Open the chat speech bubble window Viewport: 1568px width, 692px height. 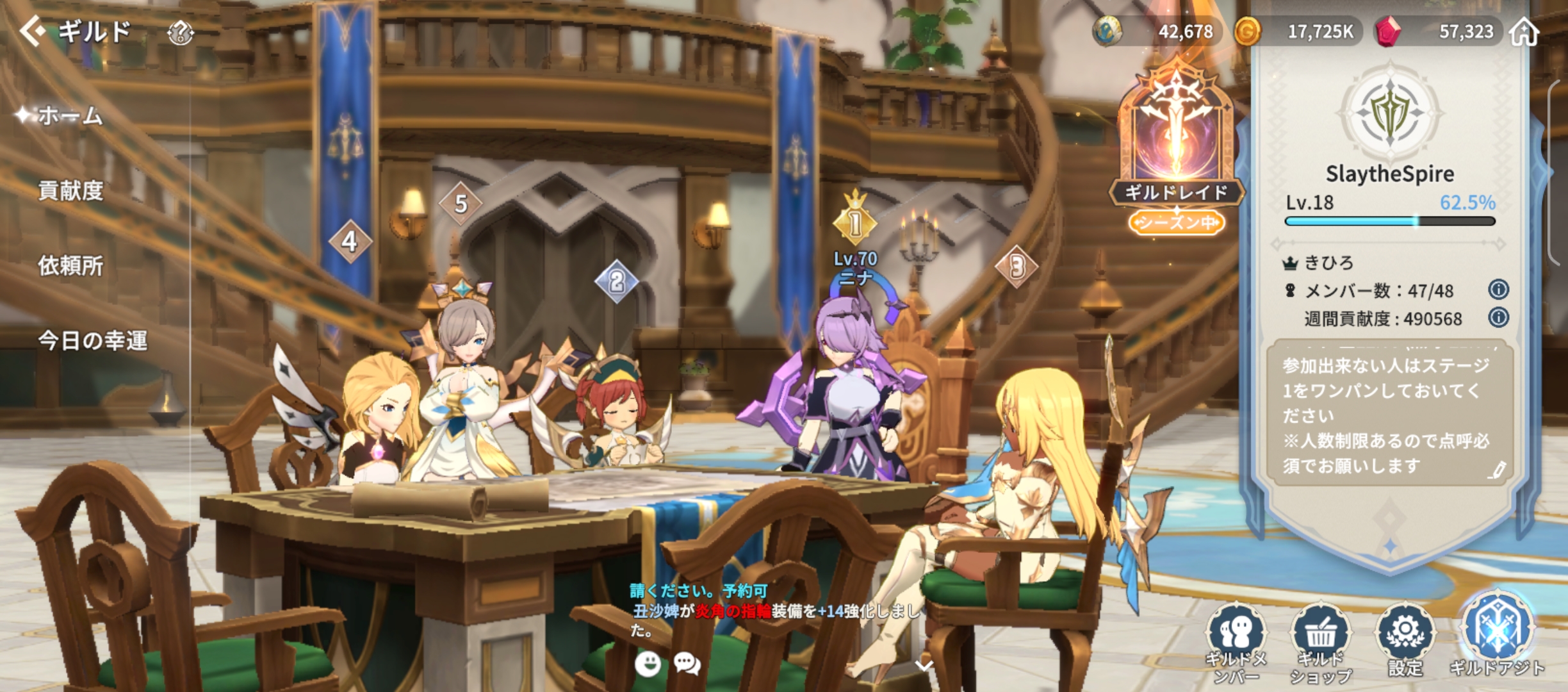[x=687, y=664]
